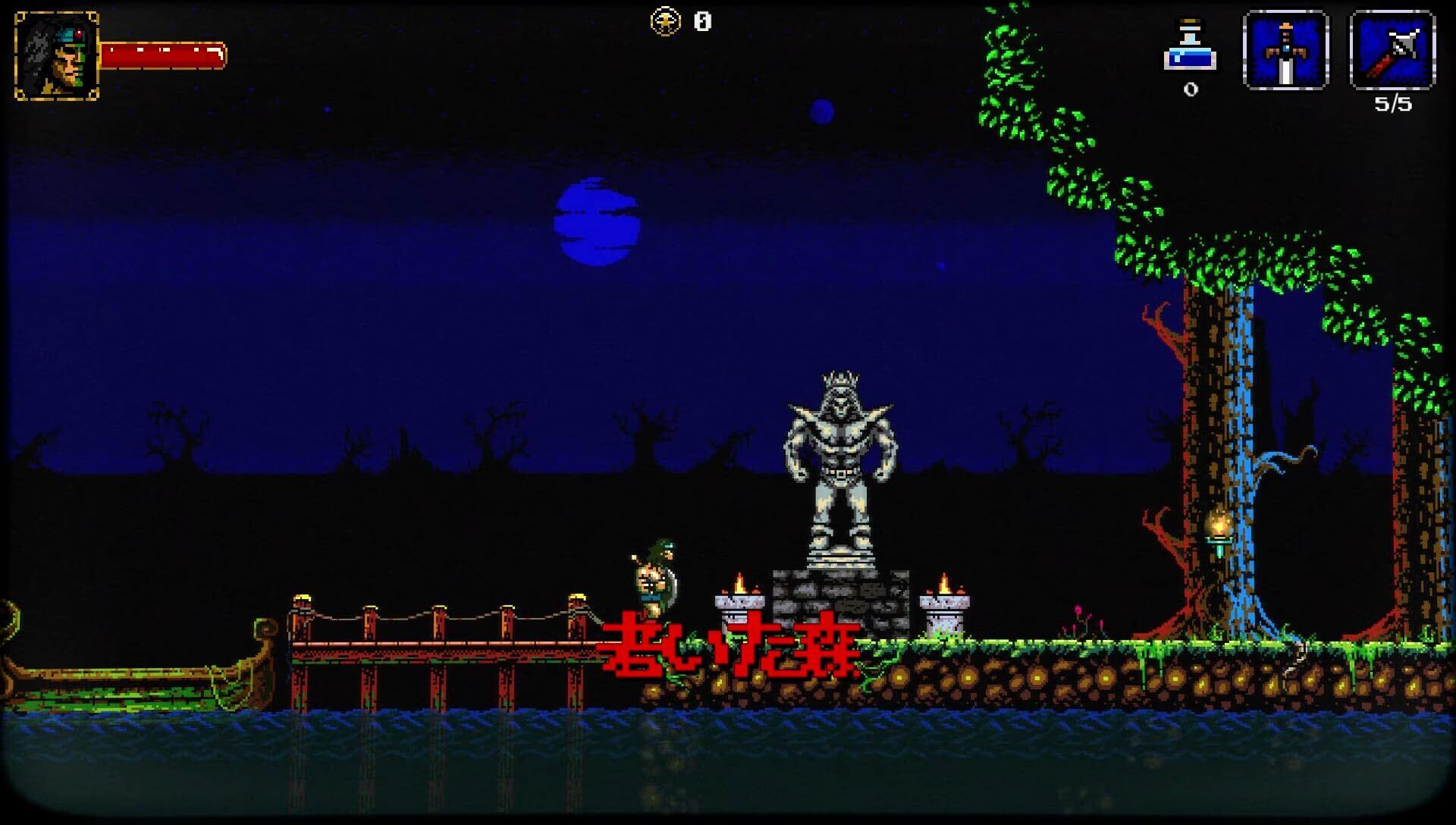Select the sword weapon slot

(x=1285, y=51)
